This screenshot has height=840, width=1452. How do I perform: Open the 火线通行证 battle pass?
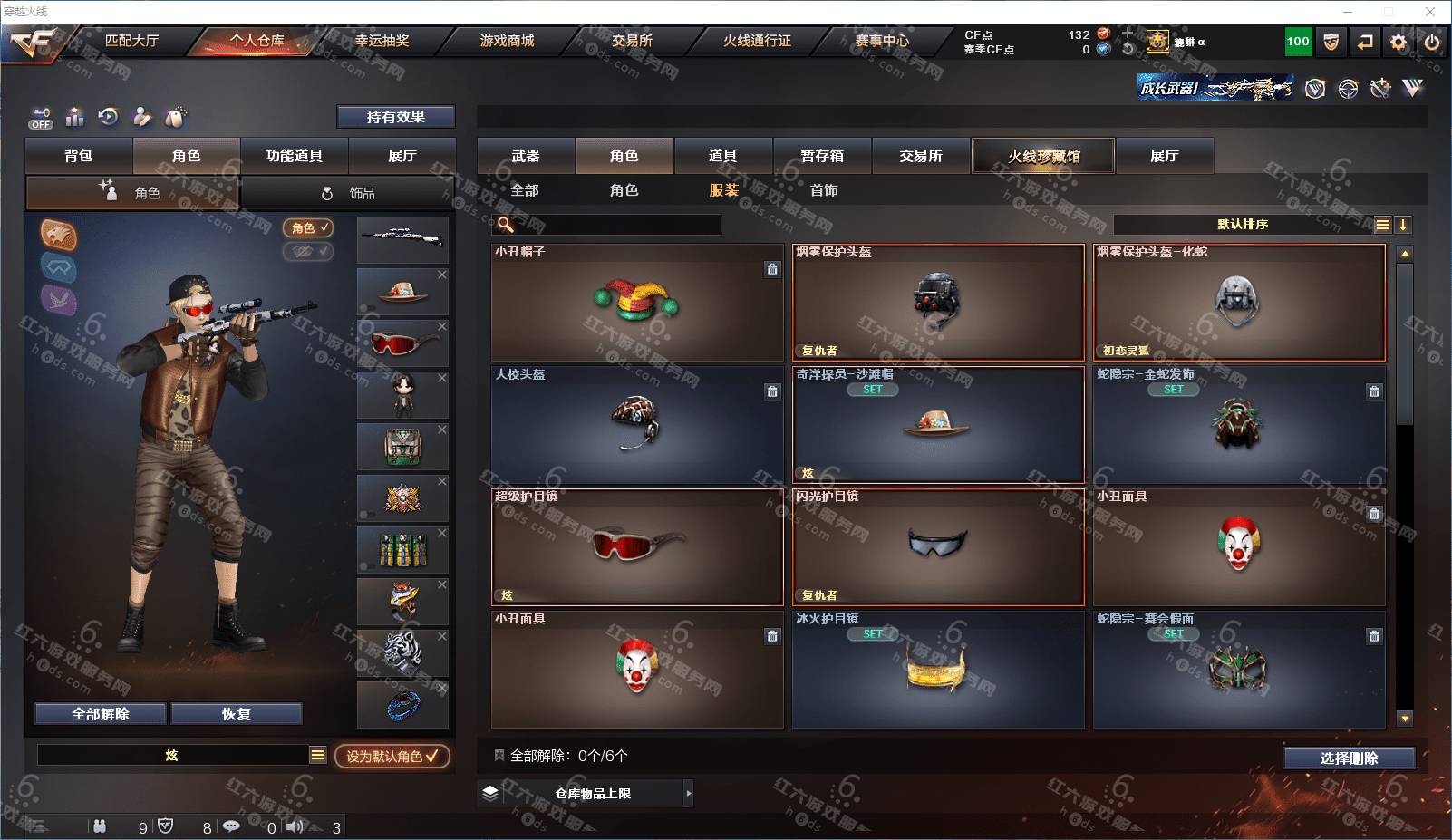[757, 41]
